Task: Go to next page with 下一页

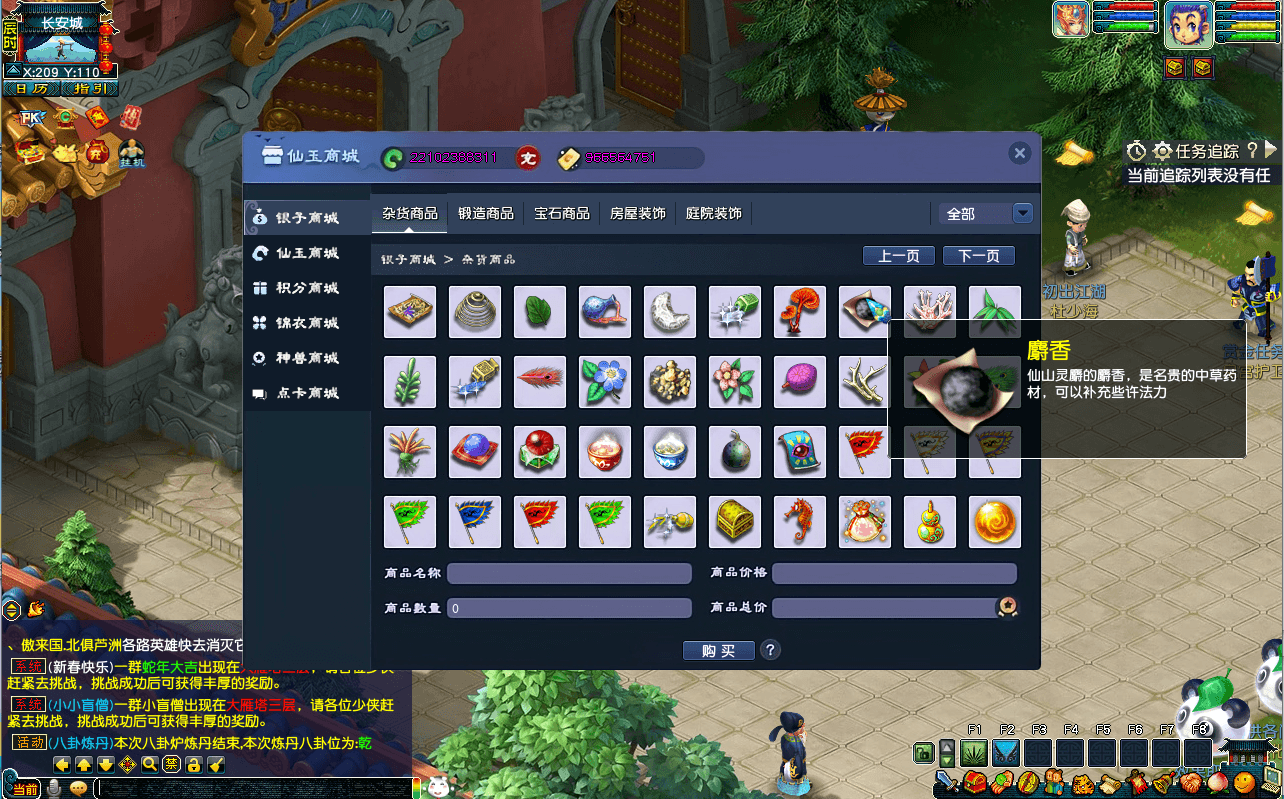Action: [978, 255]
